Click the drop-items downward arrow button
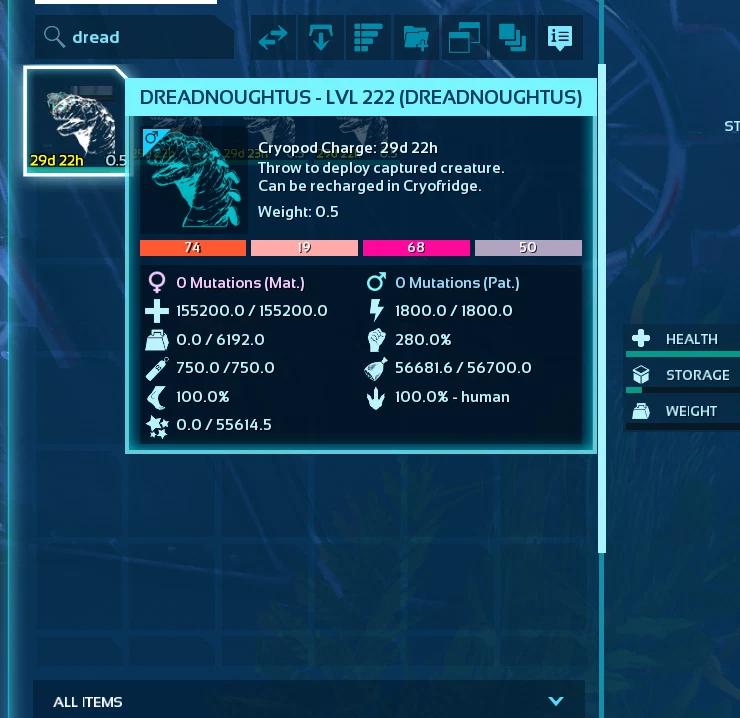Viewport: 740px width, 718px height. pos(321,38)
